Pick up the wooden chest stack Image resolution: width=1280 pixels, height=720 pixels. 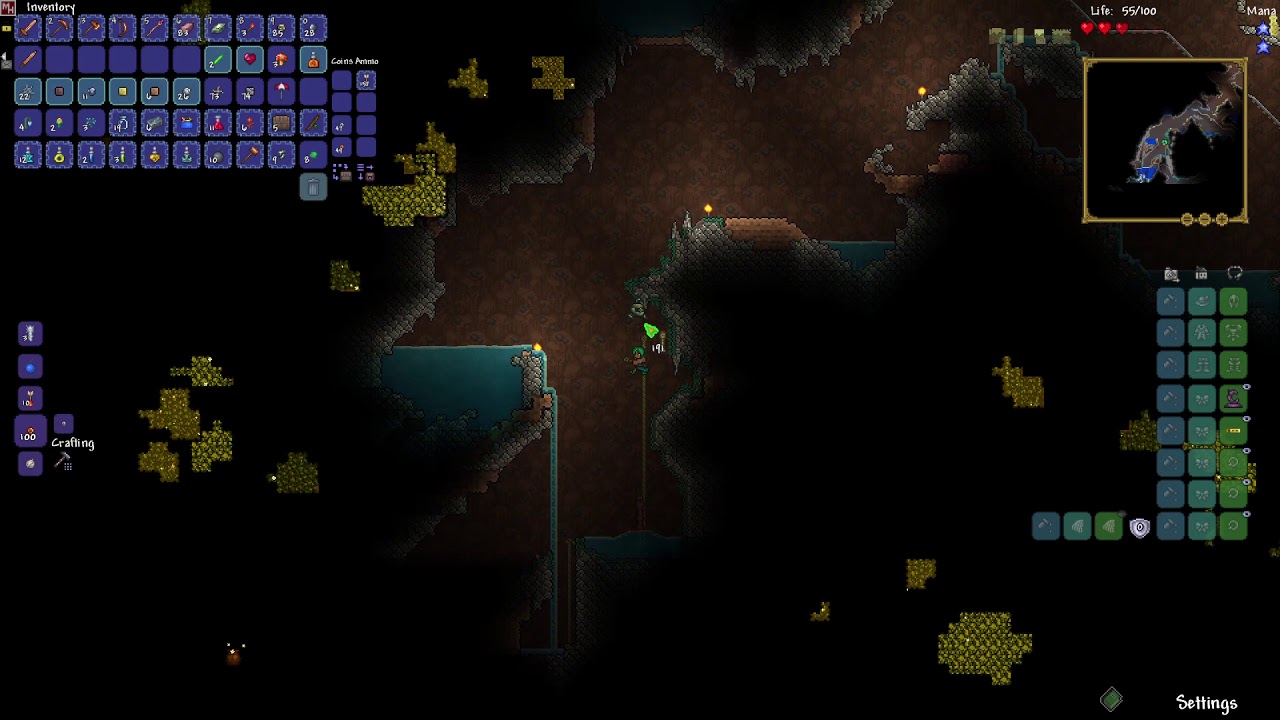tap(282, 124)
